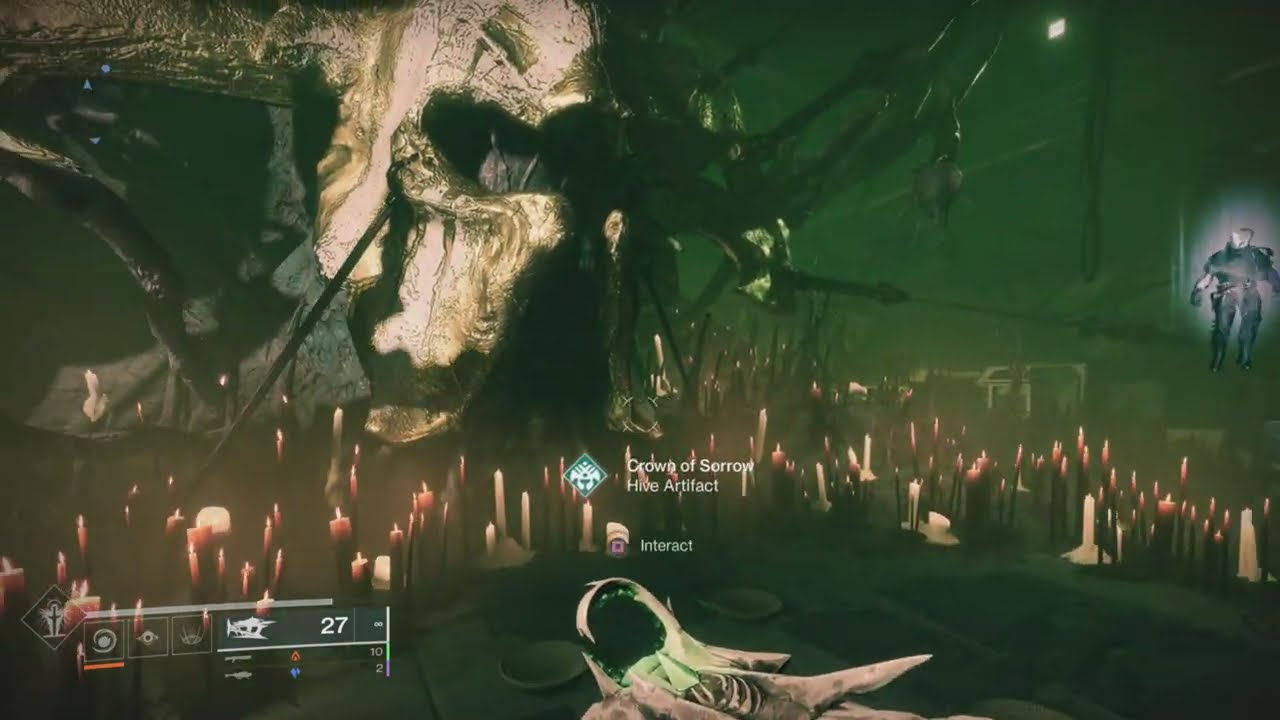Switch to the reserve weapon with 10 ammo

pyautogui.click(x=238, y=657)
